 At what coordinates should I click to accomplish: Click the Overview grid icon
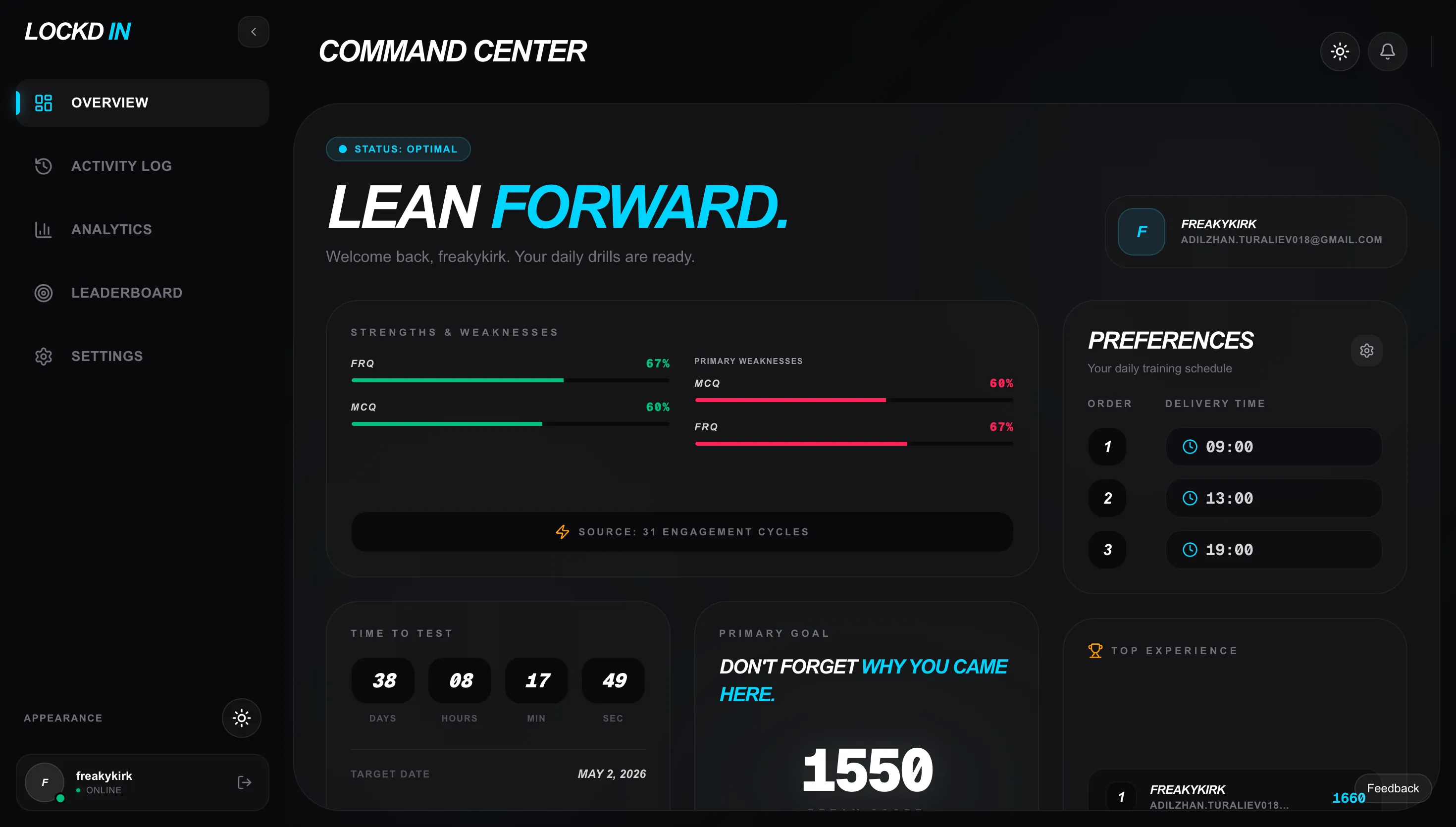[x=44, y=103]
